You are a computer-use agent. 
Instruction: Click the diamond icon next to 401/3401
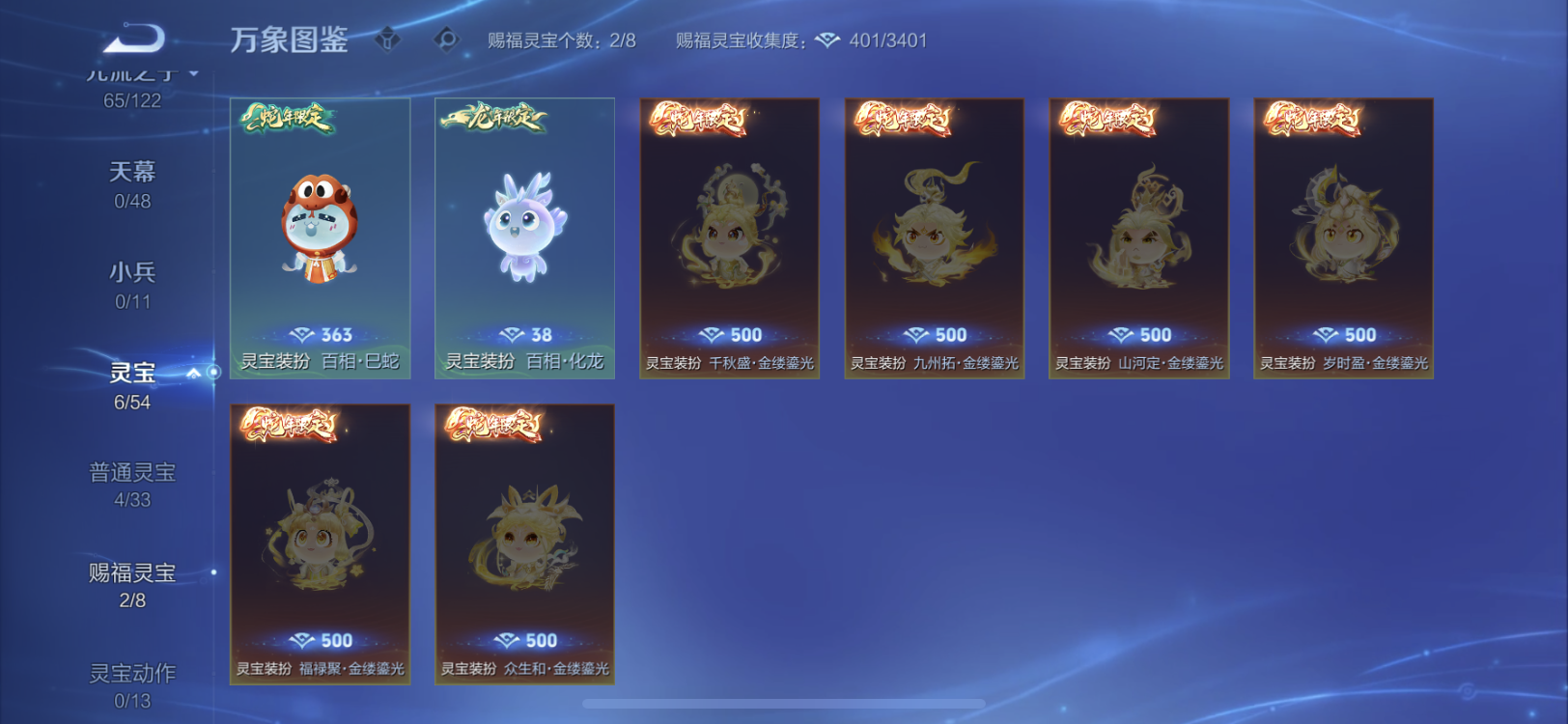click(824, 41)
